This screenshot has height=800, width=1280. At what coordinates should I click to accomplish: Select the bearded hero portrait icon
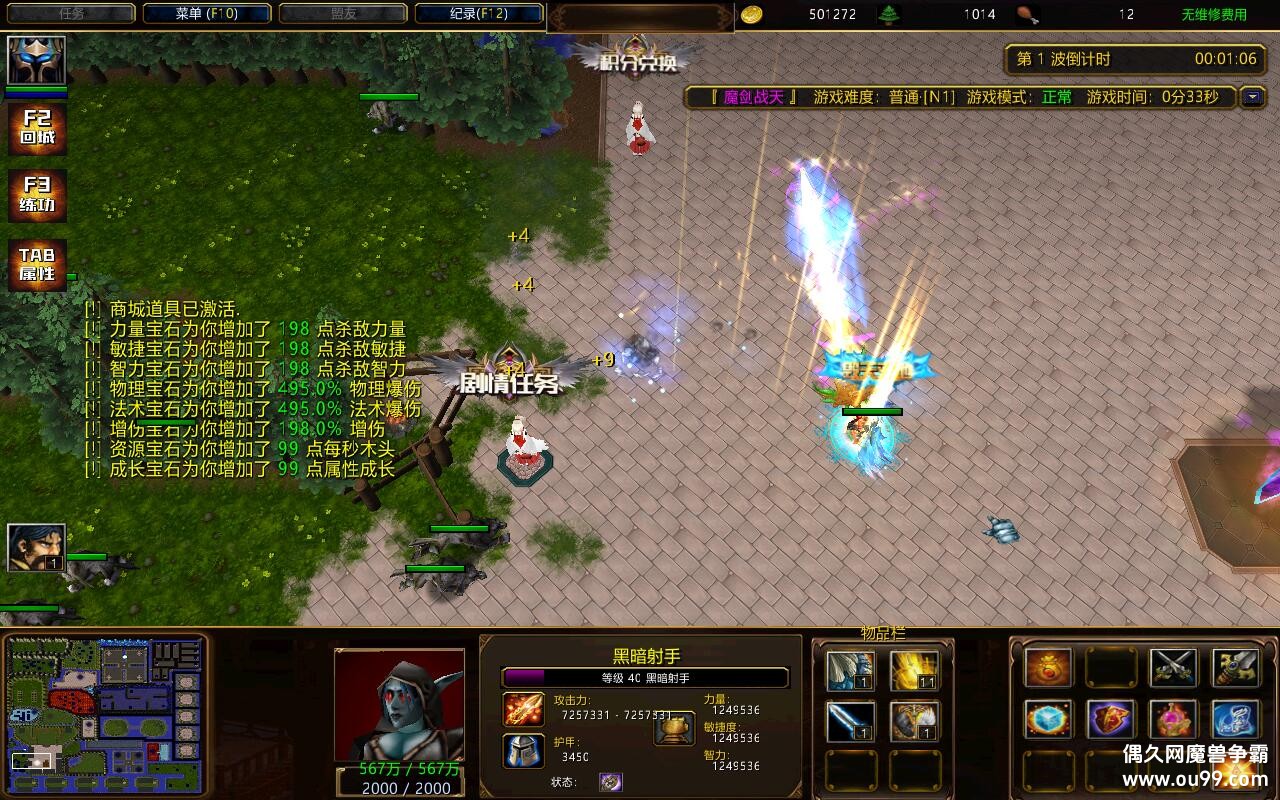click(x=36, y=547)
